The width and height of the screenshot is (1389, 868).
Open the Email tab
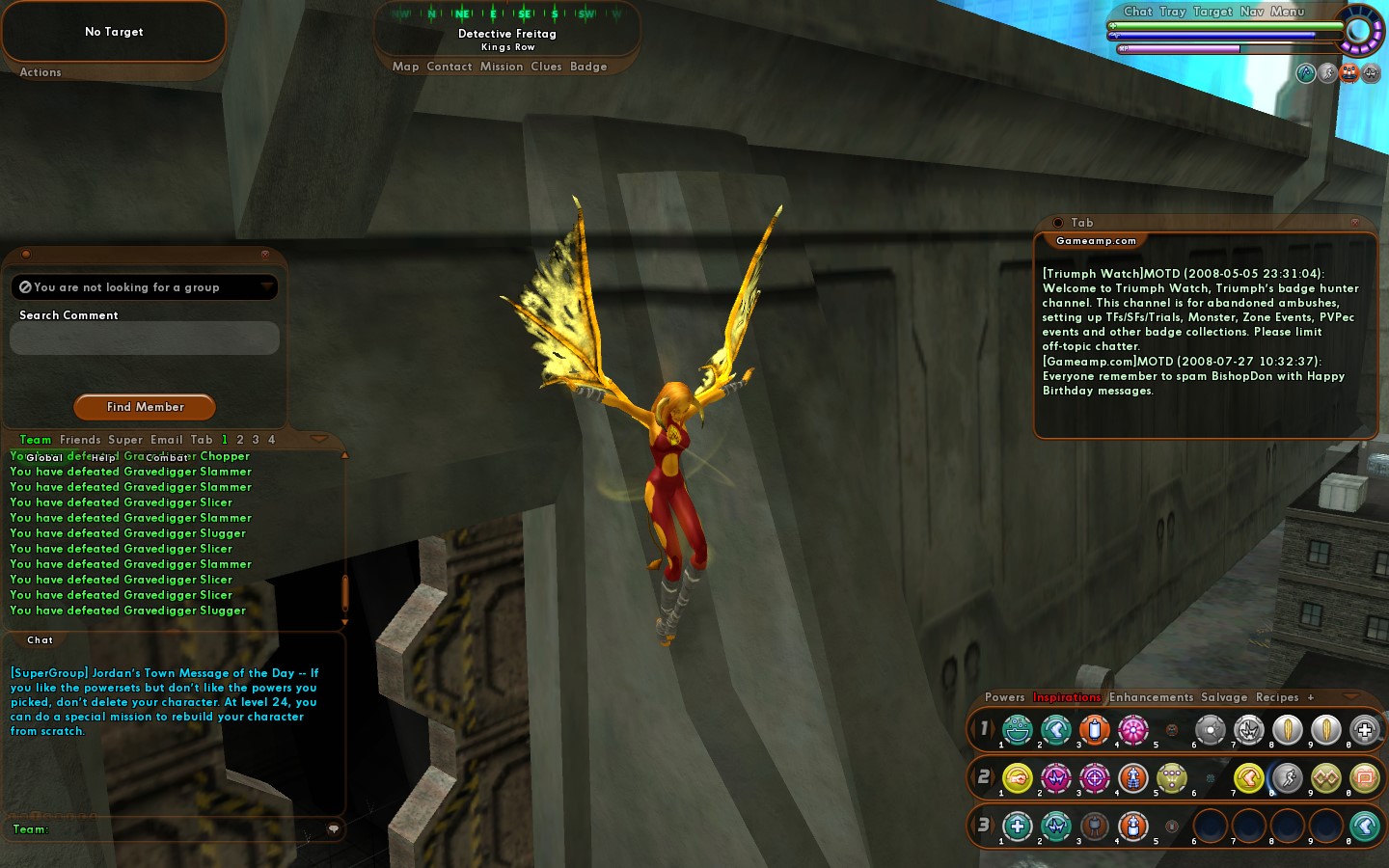point(166,440)
